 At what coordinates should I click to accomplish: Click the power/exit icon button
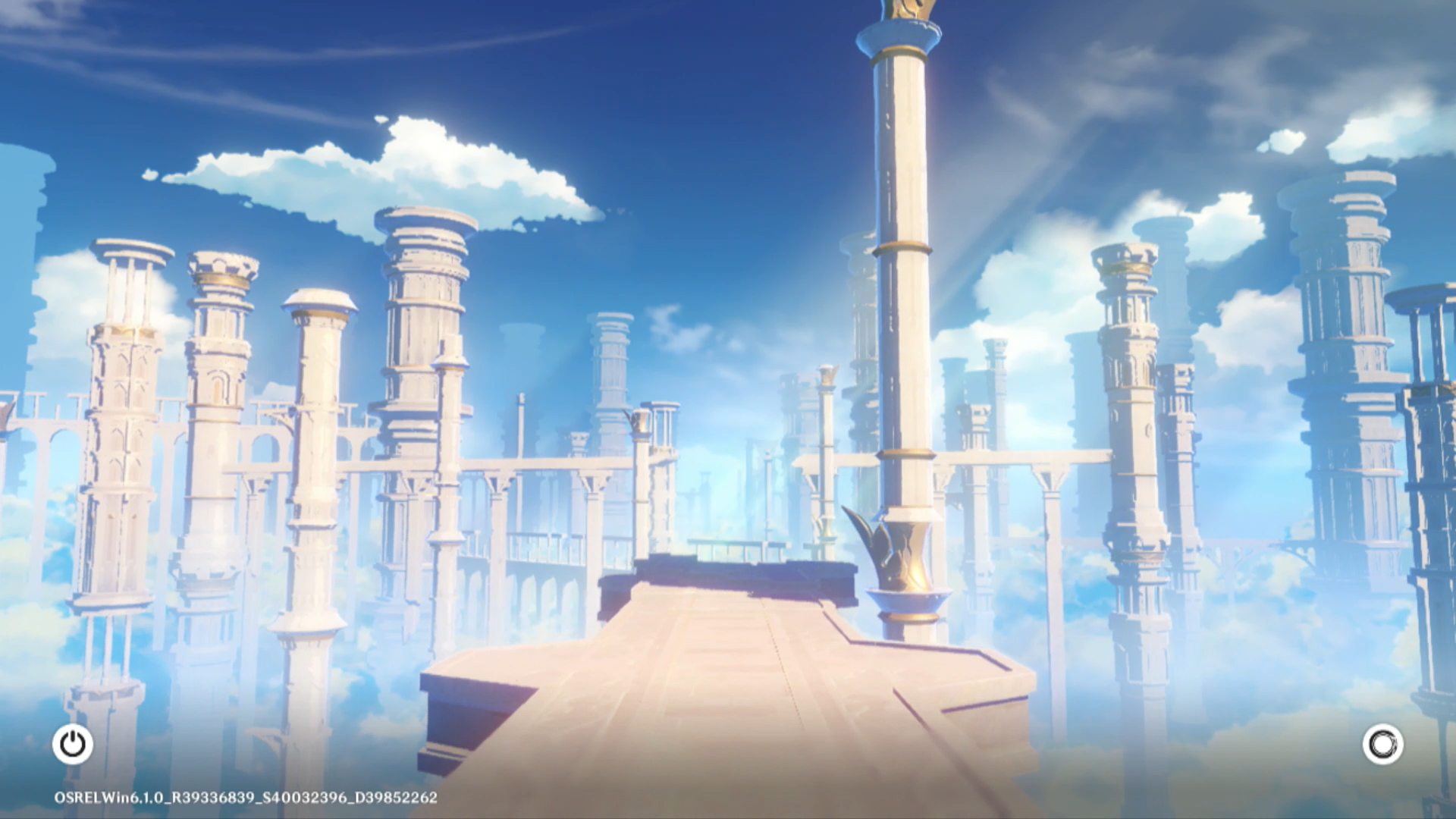tap(73, 744)
